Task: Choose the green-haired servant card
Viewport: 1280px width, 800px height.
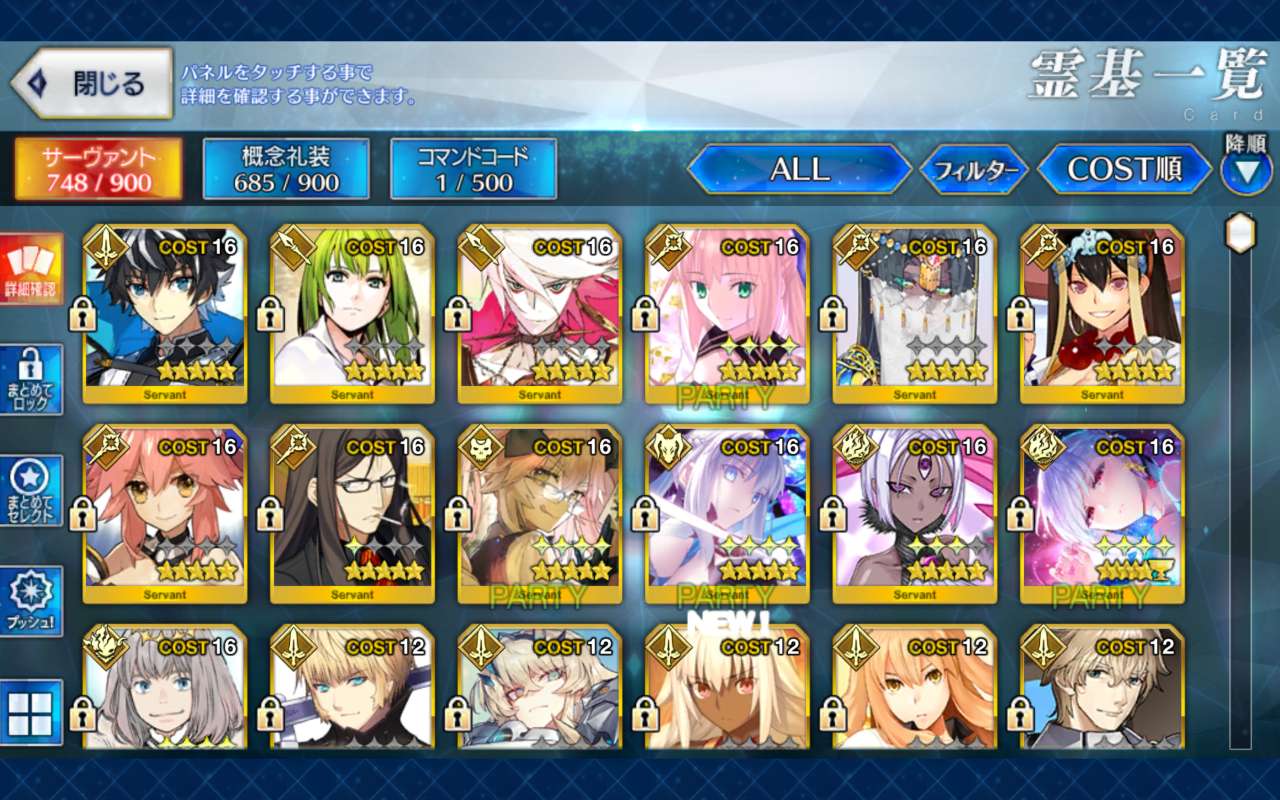Action: 352,314
